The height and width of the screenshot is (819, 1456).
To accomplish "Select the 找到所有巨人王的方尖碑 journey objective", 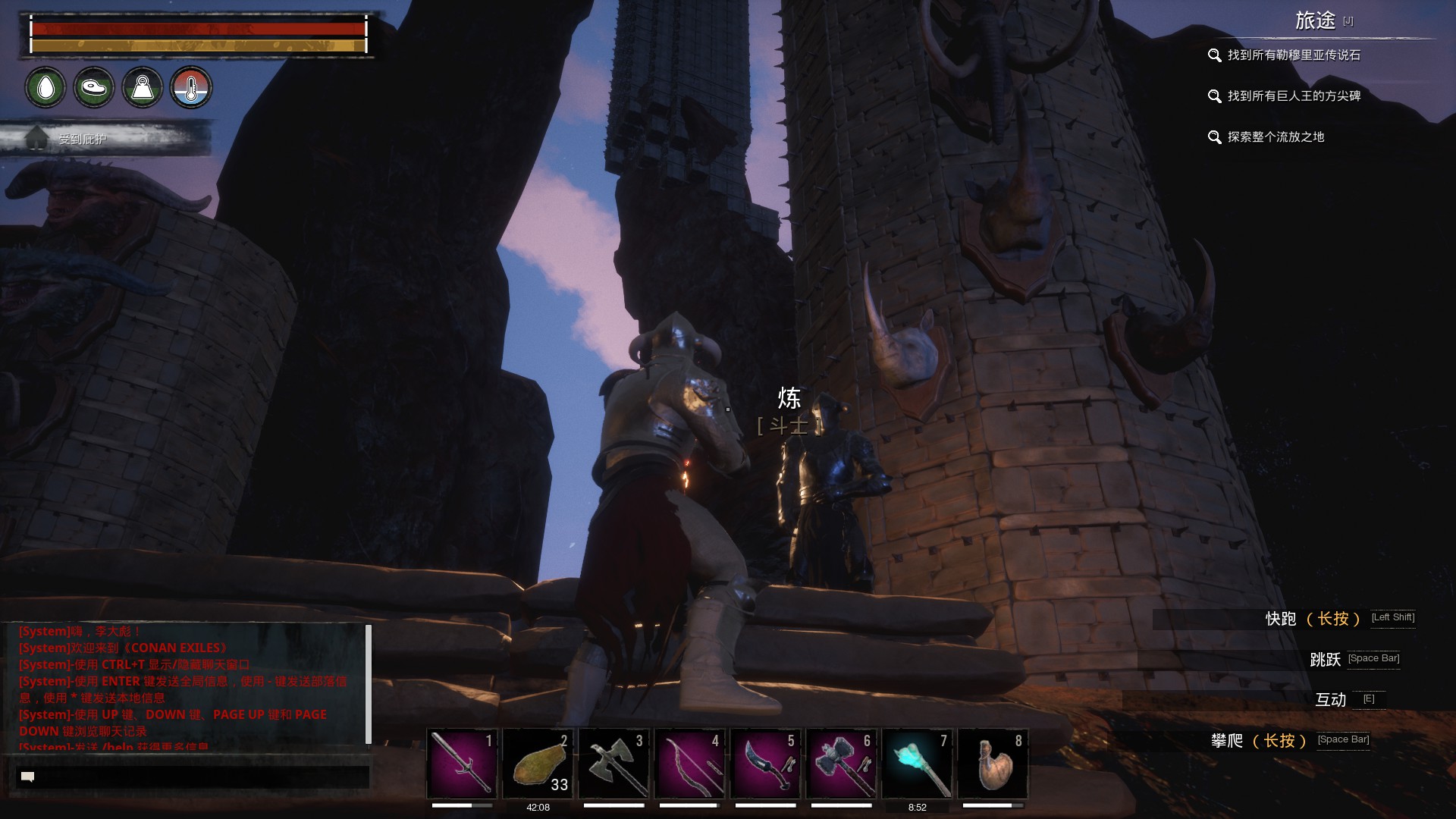I will click(1293, 96).
